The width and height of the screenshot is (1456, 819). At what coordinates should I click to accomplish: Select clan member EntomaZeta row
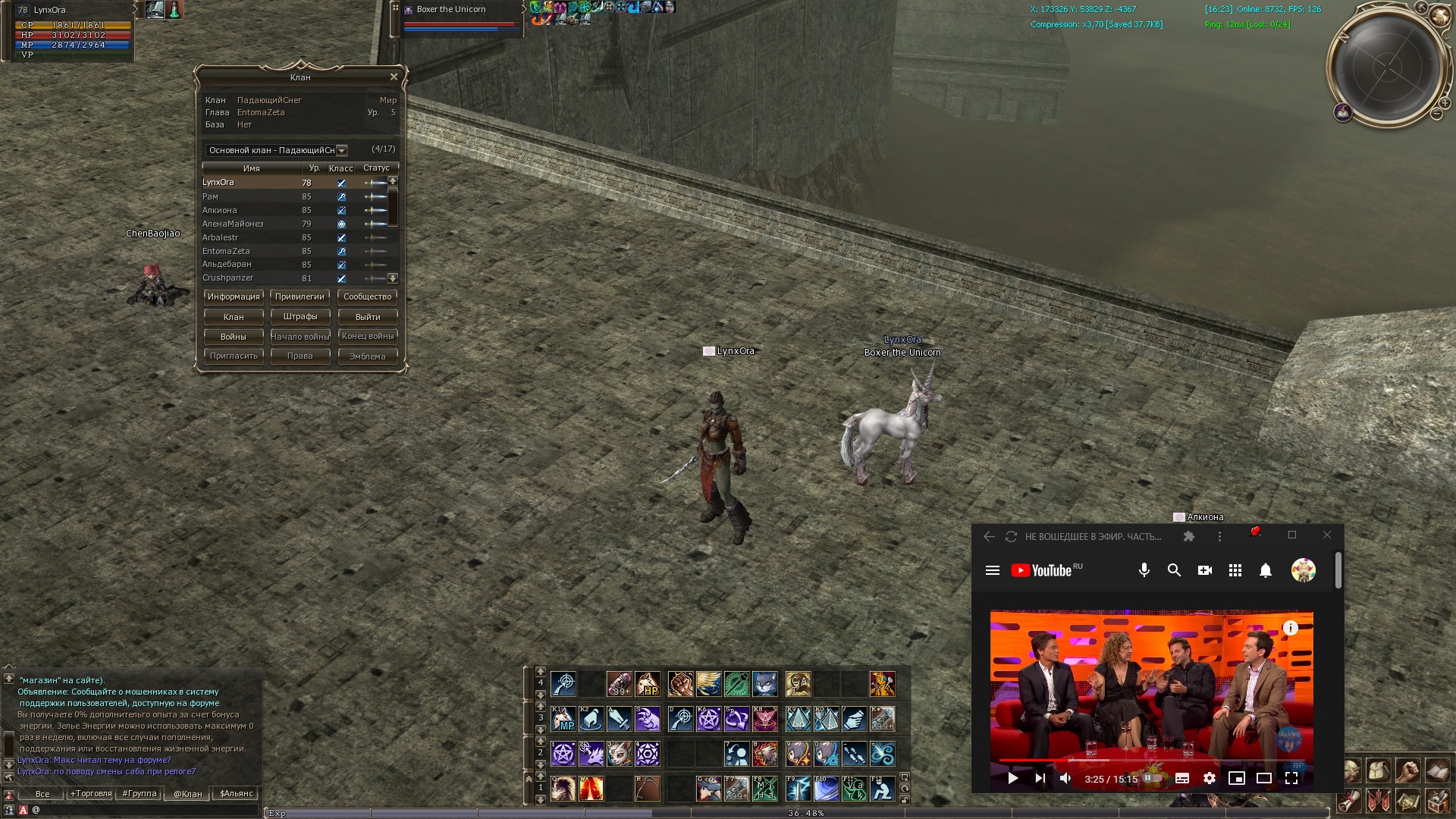tap(226, 251)
